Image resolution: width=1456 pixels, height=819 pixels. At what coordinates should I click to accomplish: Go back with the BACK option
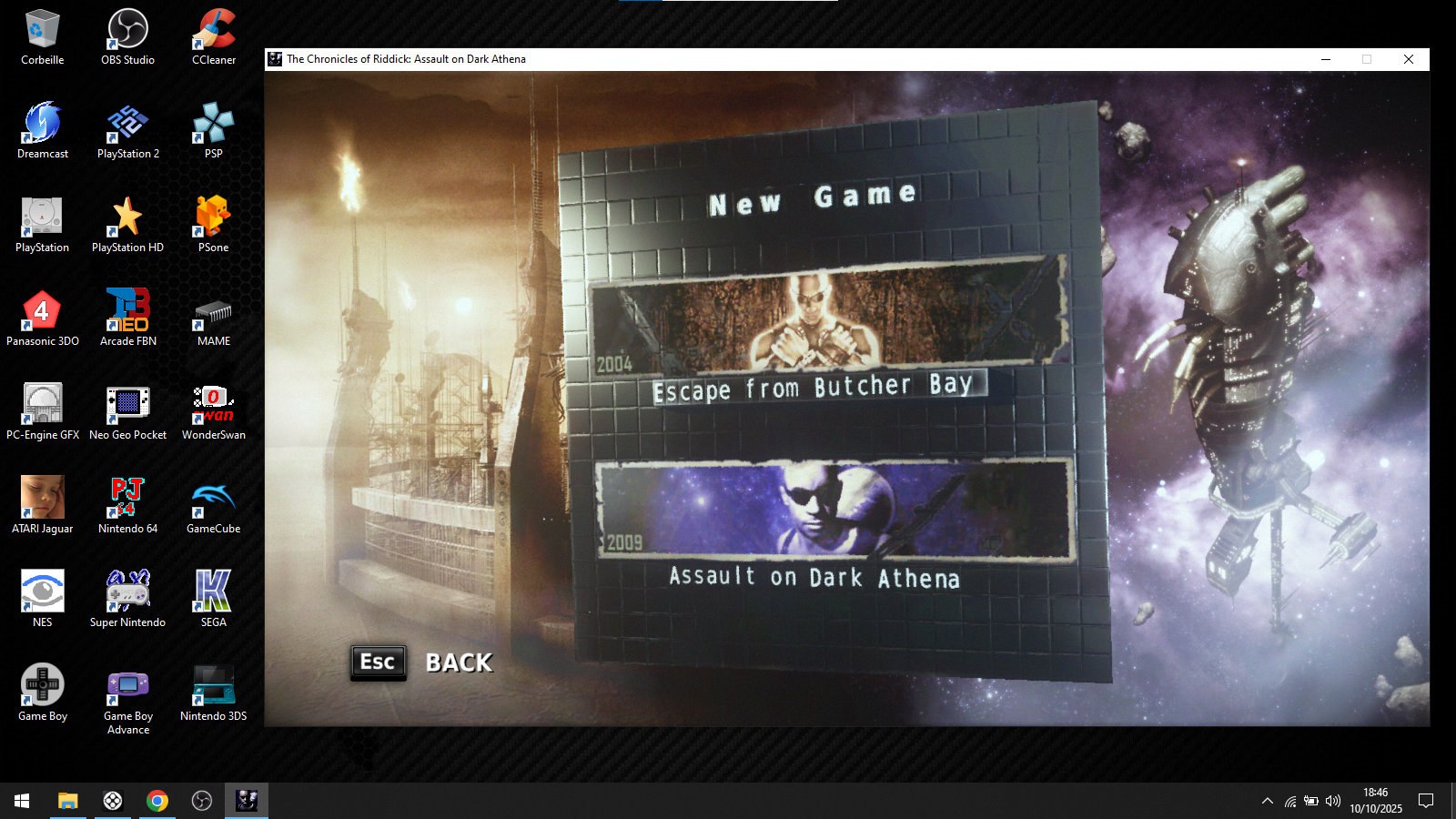click(459, 662)
